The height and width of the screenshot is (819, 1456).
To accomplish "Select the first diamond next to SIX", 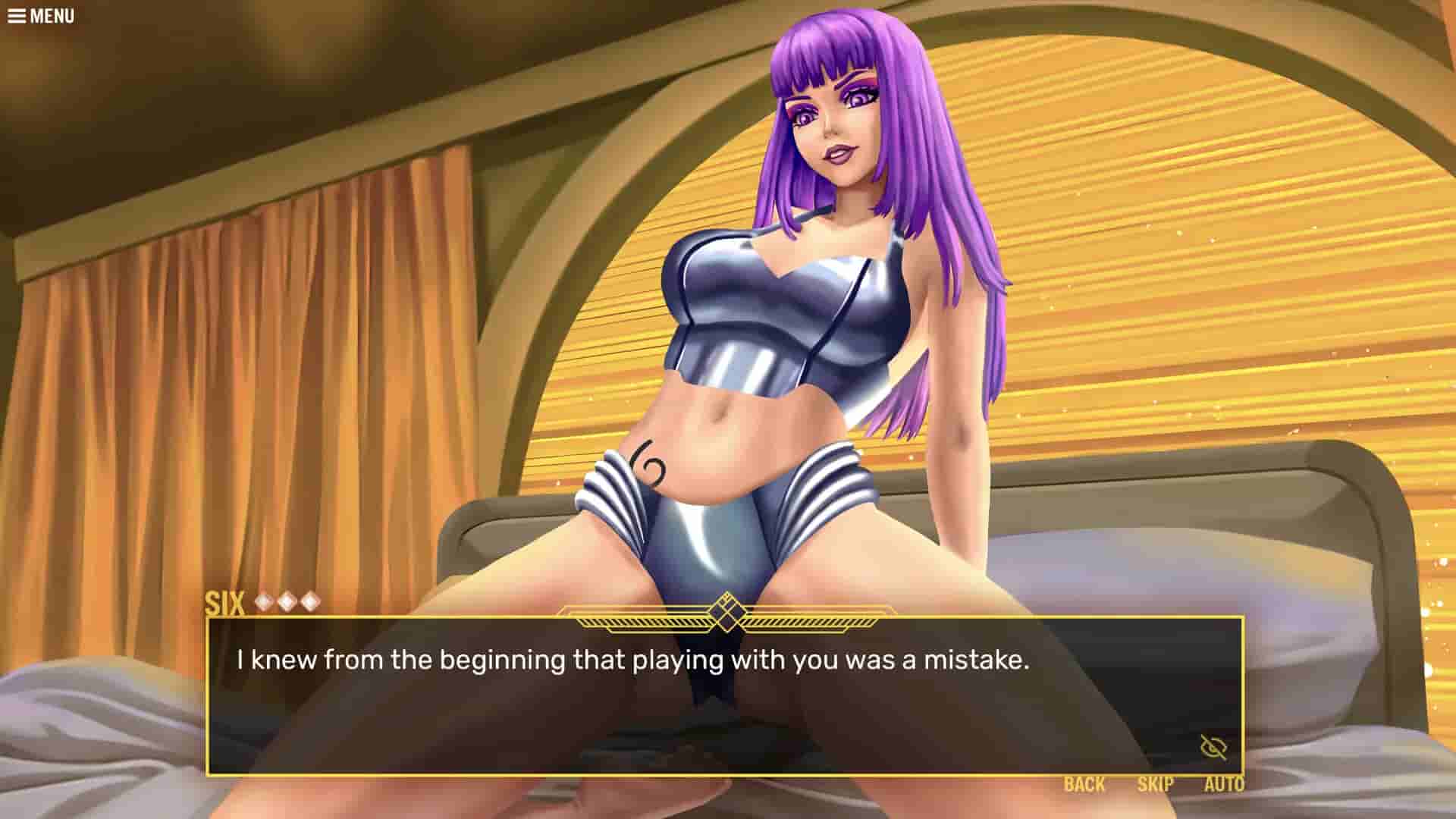I will pos(263,600).
